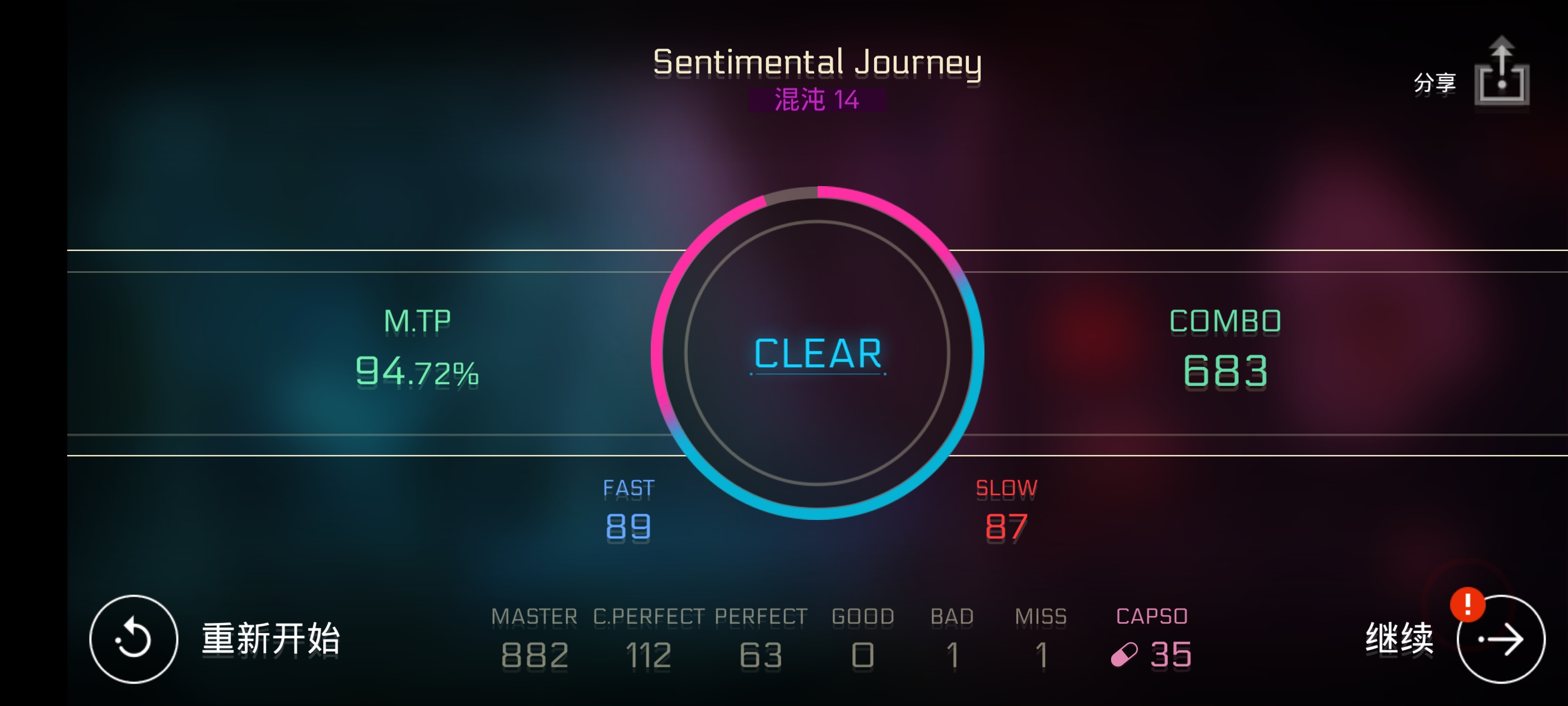Viewport: 1568px width, 706px height.
Task: Continue with the 继续 arrow button
Action: click(x=1500, y=638)
